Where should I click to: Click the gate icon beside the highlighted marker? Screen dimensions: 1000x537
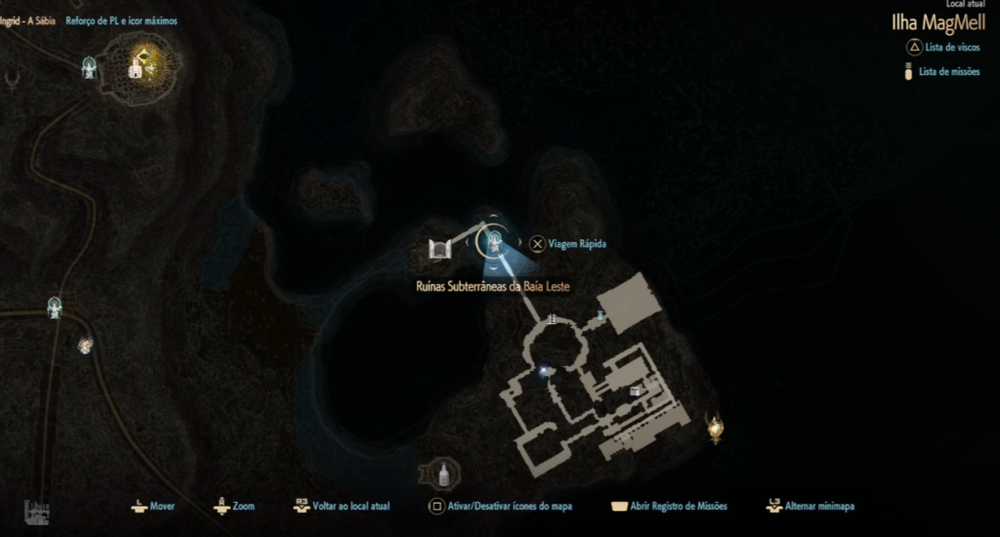tap(438, 249)
